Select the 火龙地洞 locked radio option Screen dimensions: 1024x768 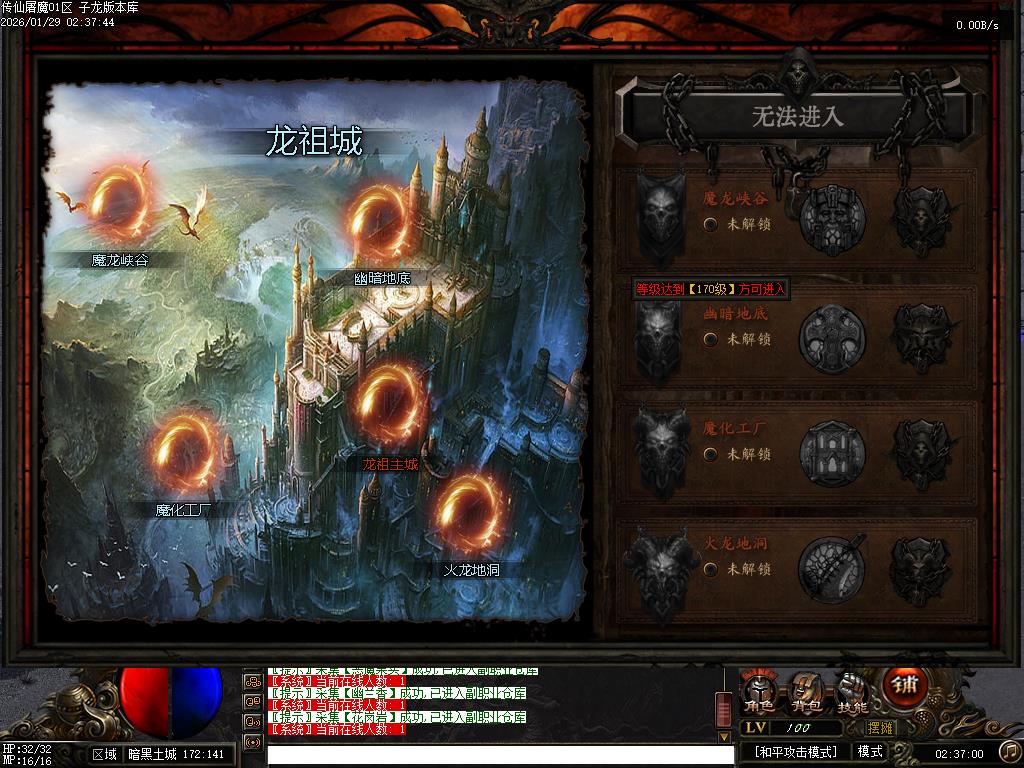coord(710,569)
